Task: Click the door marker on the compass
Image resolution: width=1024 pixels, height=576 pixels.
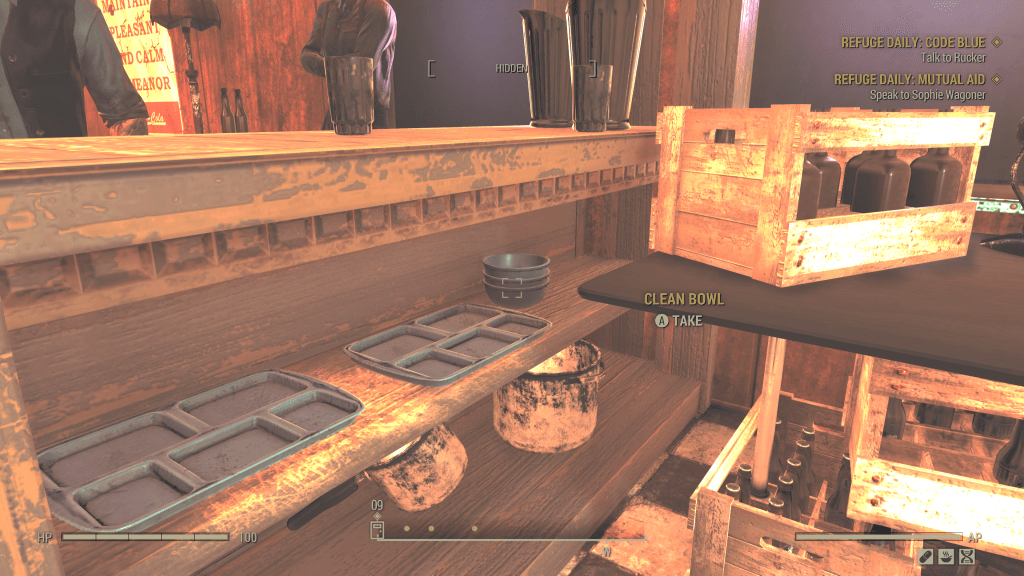Action: click(378, 530)
